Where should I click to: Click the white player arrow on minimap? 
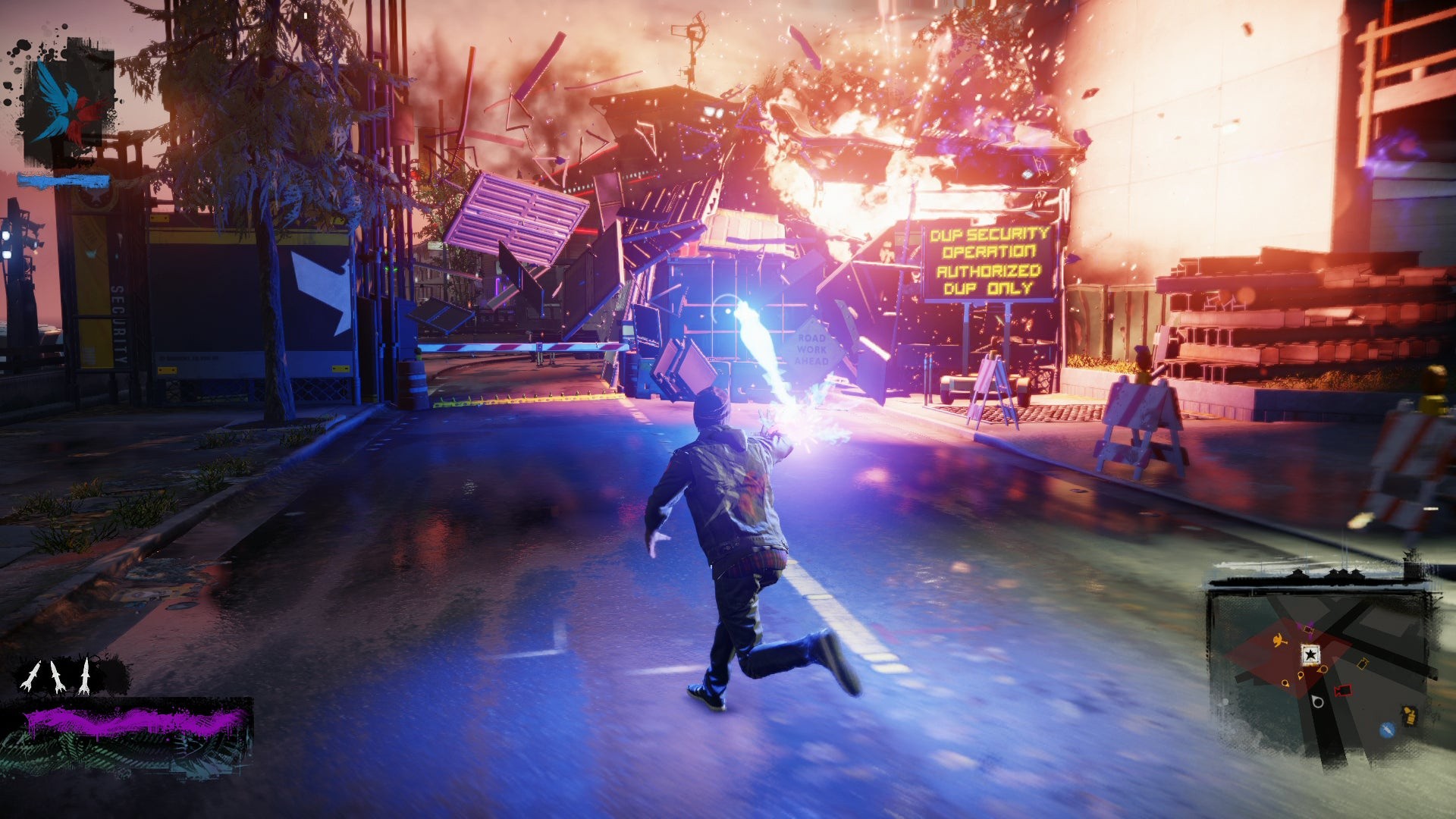1318,701
